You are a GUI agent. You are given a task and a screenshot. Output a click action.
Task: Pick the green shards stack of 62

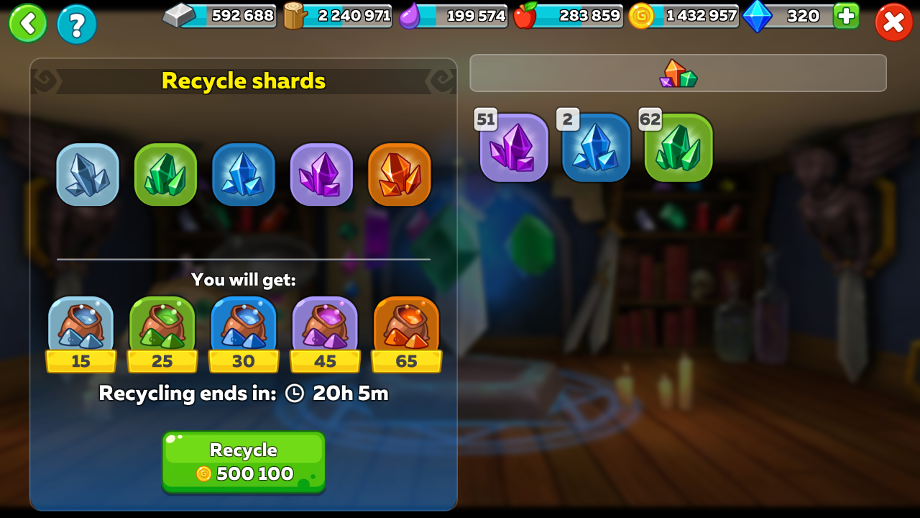pos(678,148)
